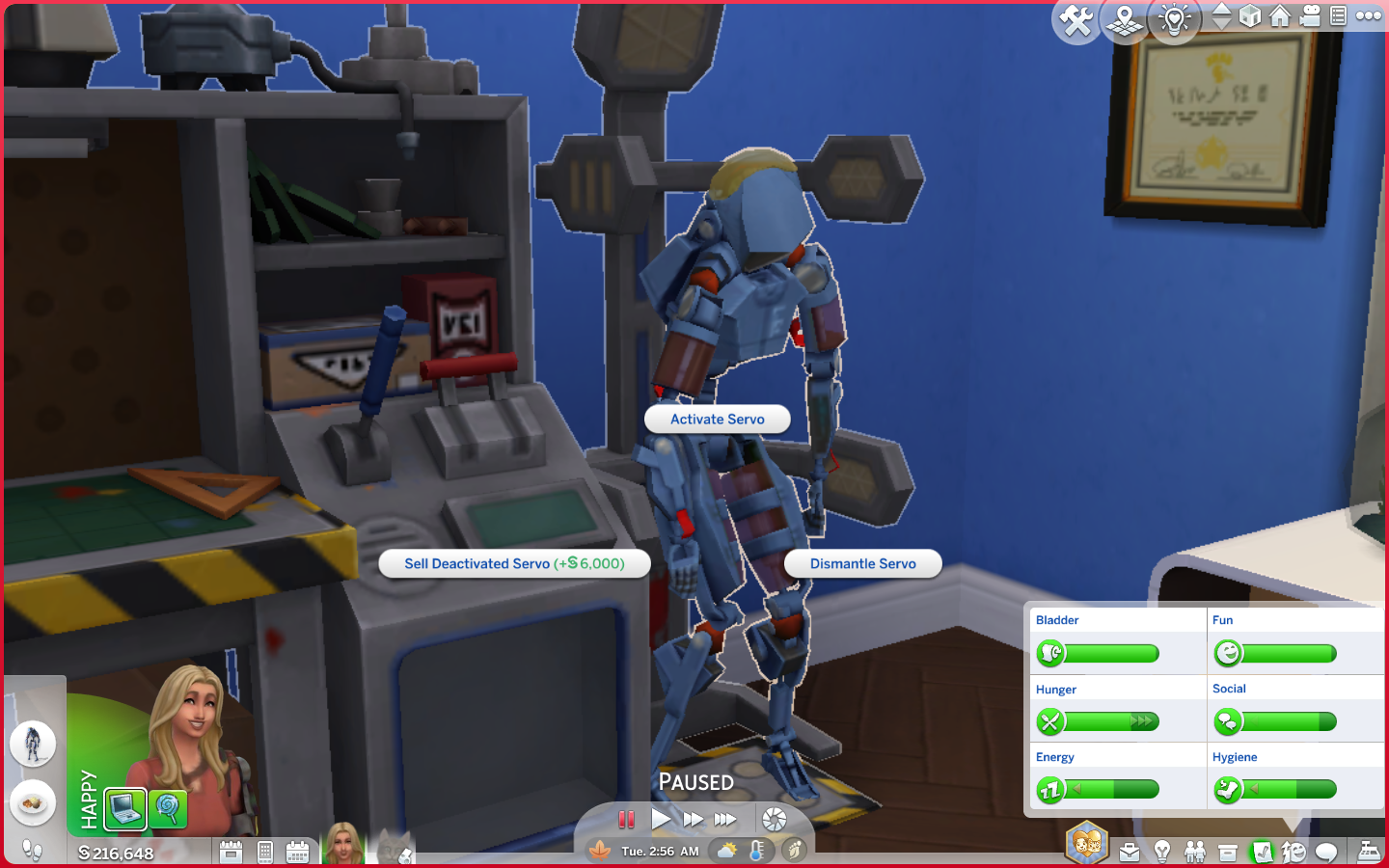Open the Career briefcase panel
This screenshot has width=1389, height=868.
click(x=1130, y=853)
